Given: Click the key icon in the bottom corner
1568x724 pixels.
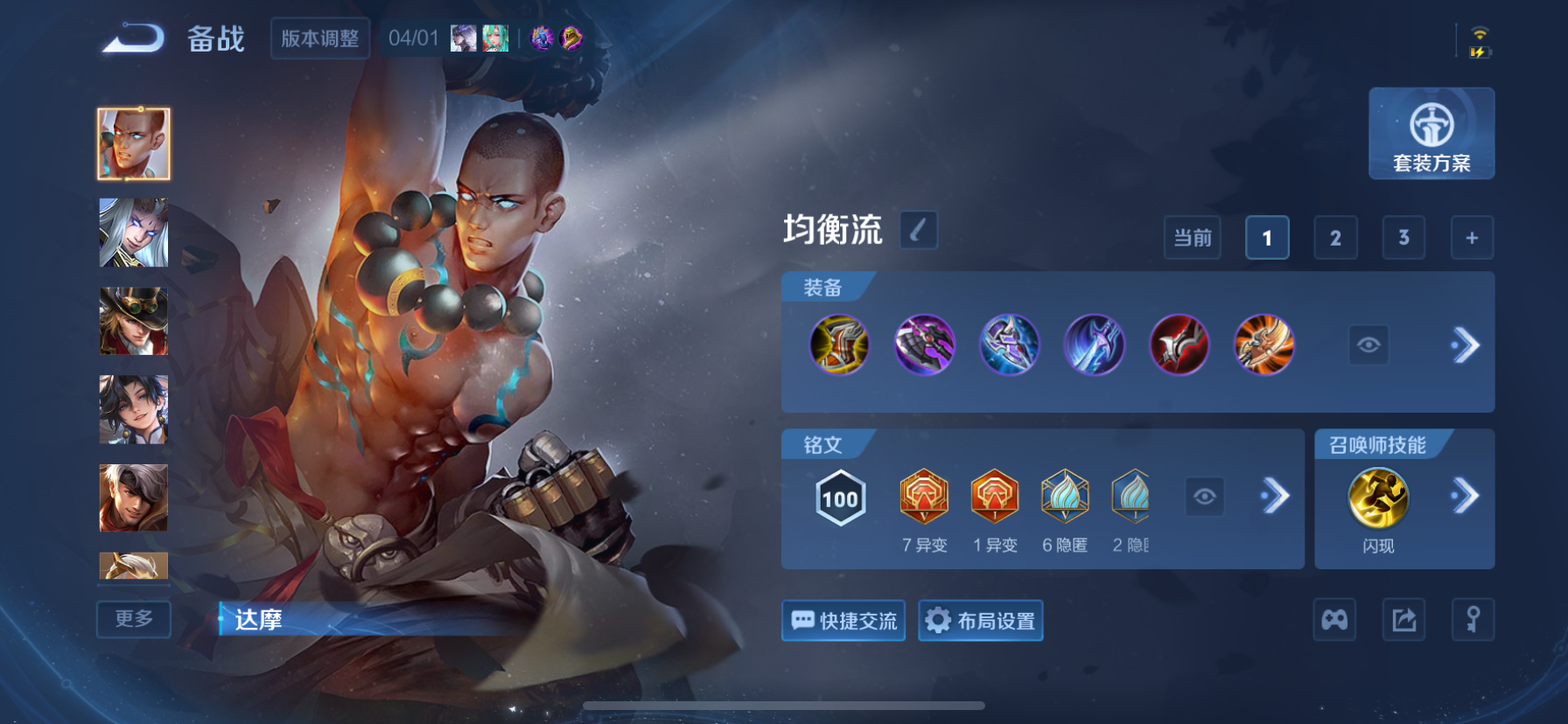Looking at the screenshot, I should pyautogui.click(x=1473, y=619).
